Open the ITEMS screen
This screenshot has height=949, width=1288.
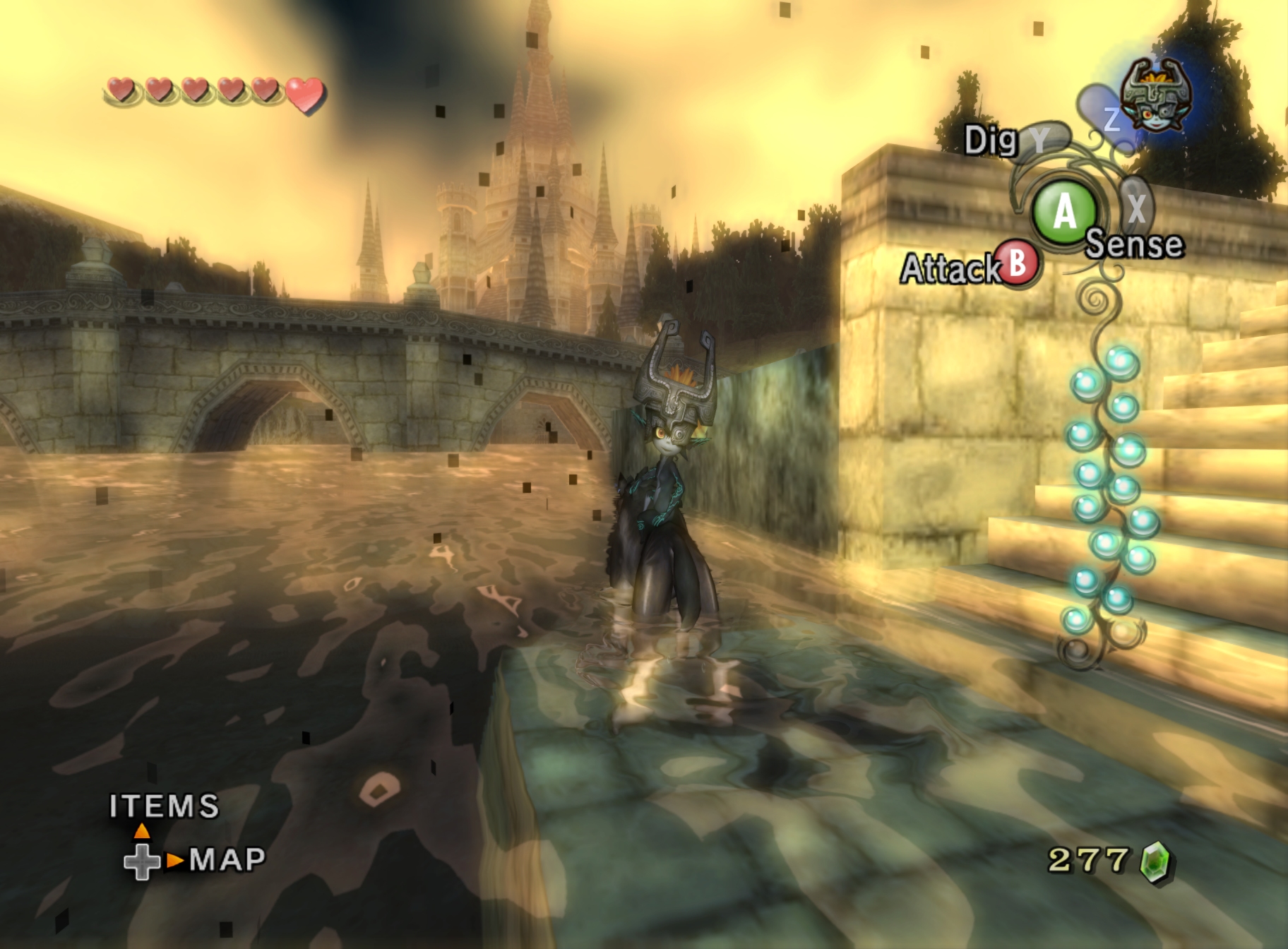pyautogui.click(x=164, y=806)
